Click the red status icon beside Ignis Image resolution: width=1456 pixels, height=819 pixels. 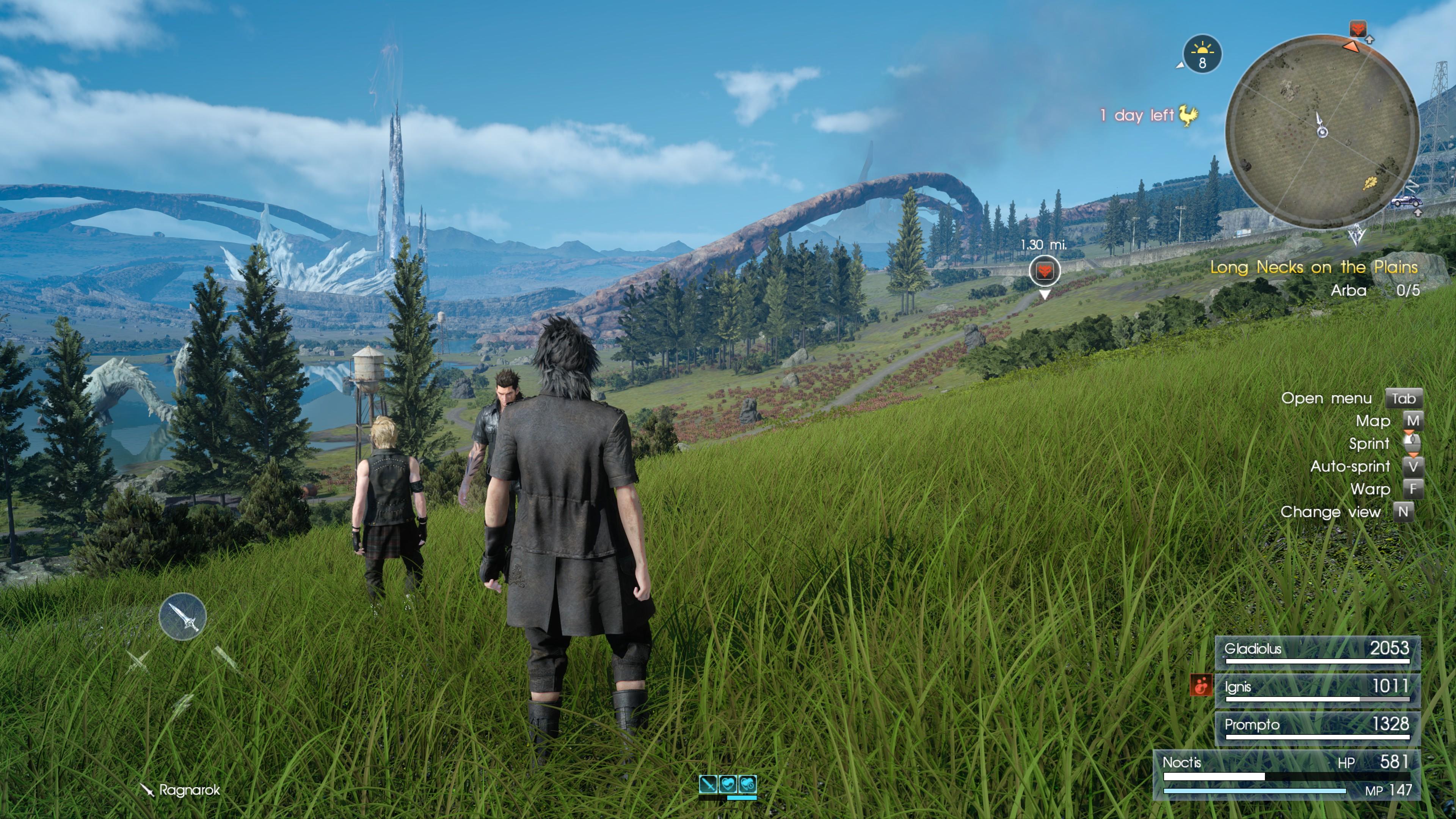(x=1200, y=686)
